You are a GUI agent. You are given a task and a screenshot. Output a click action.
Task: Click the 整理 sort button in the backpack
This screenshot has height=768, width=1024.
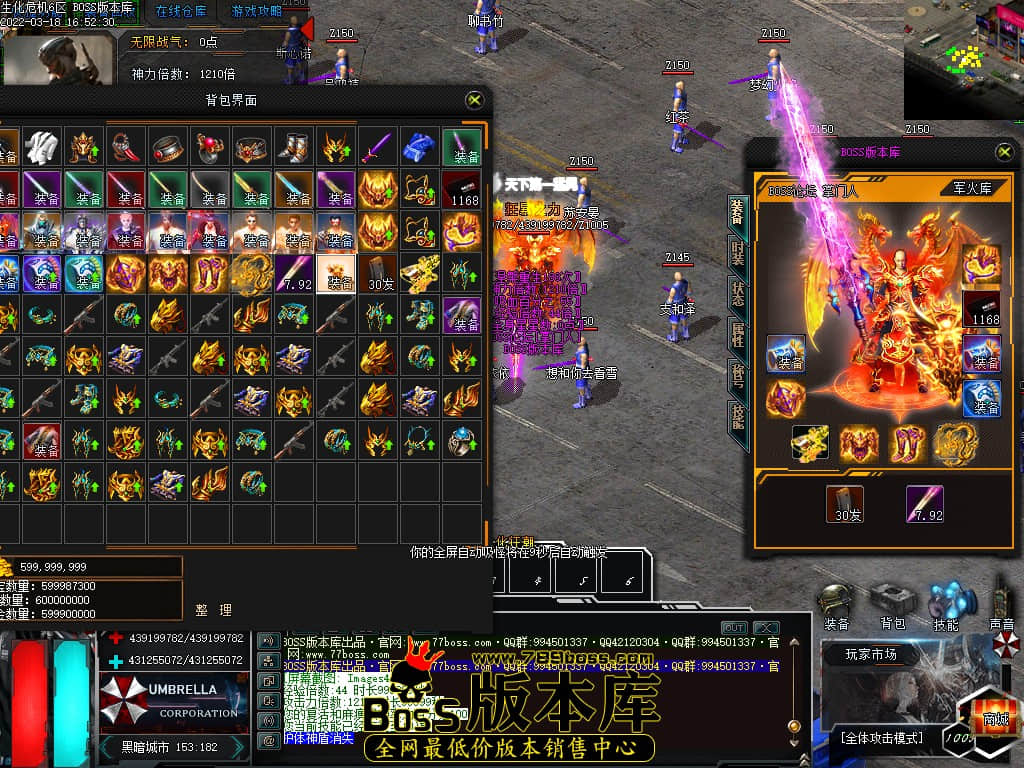pyautogui.click(x=214, y=609)
